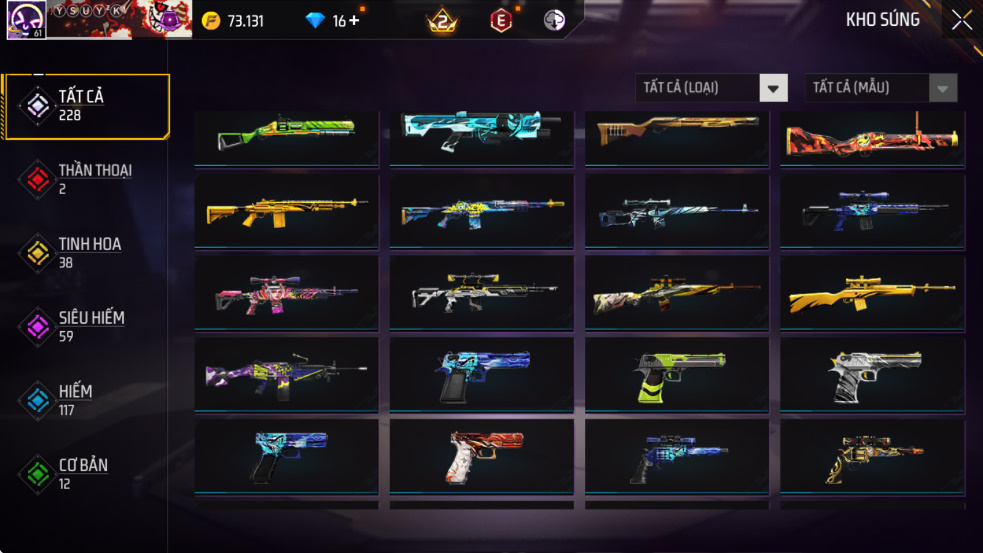
Task: Select the Tất Cả category tab
Action: (86, 105)
